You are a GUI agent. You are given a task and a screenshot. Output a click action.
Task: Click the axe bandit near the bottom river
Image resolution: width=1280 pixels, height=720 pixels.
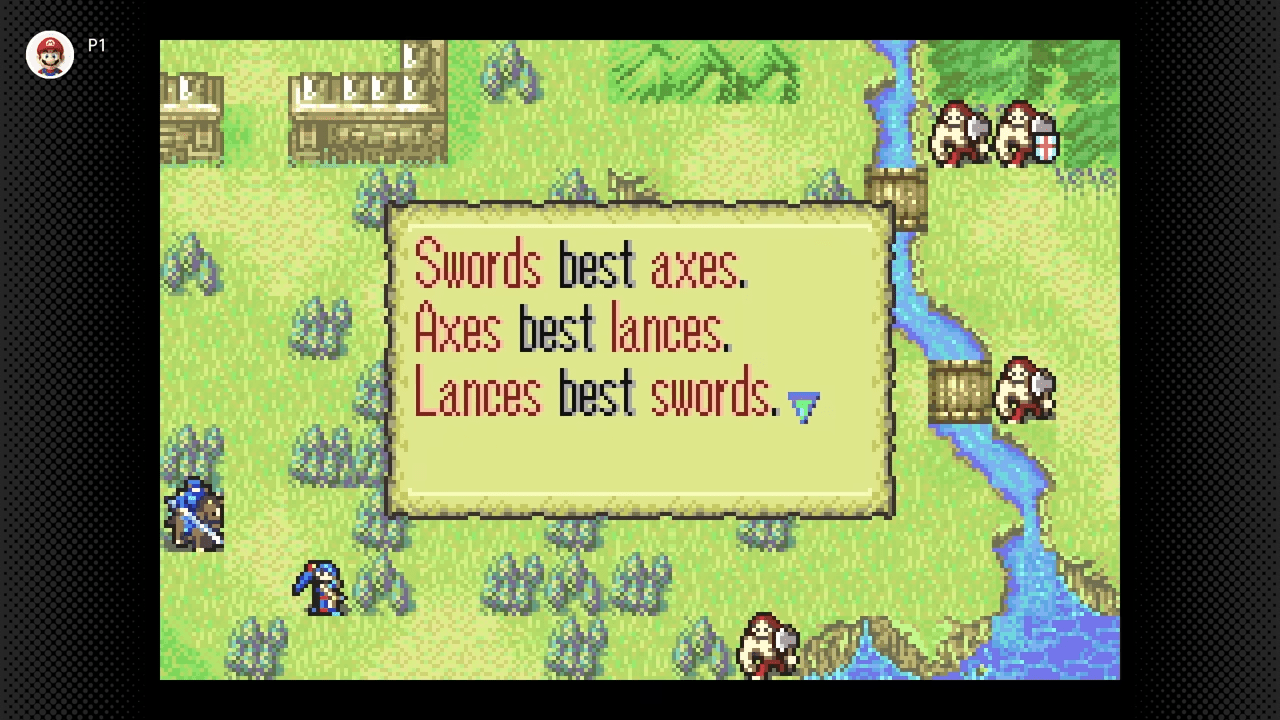pos(768,645)
